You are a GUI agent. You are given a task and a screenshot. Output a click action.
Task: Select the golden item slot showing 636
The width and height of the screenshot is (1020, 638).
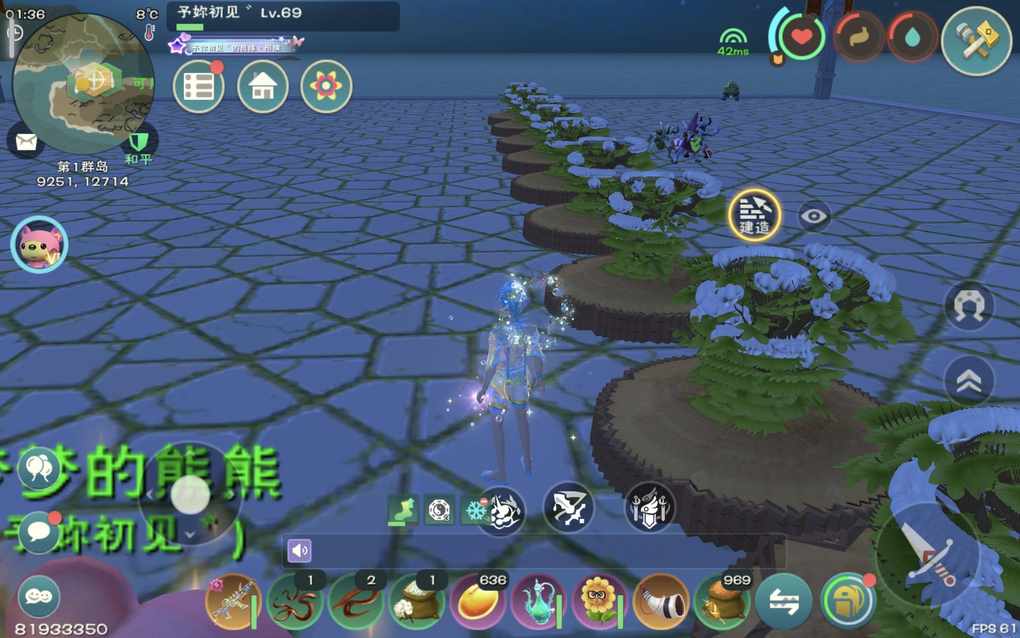(x=477, y=602)
